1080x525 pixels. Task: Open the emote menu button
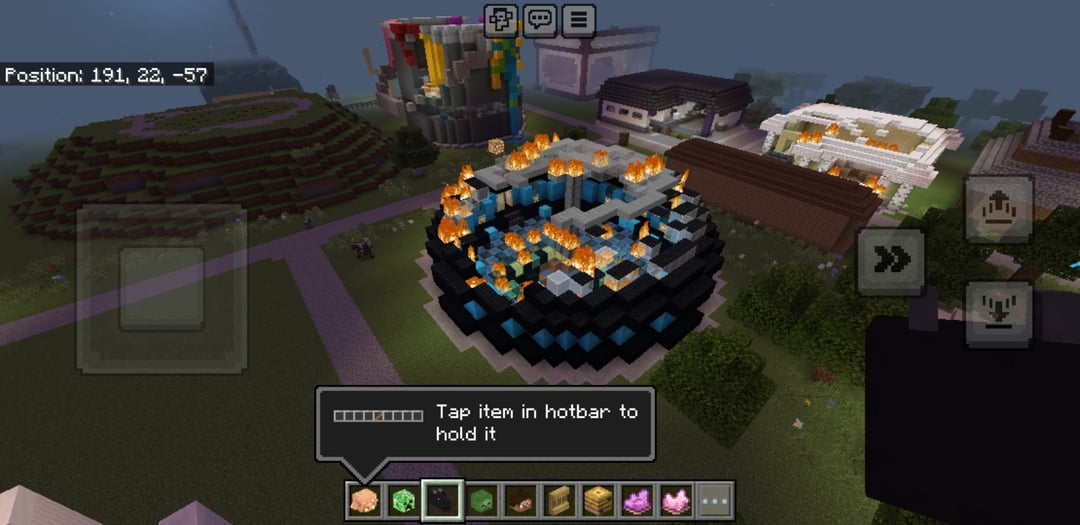(501, 20)
